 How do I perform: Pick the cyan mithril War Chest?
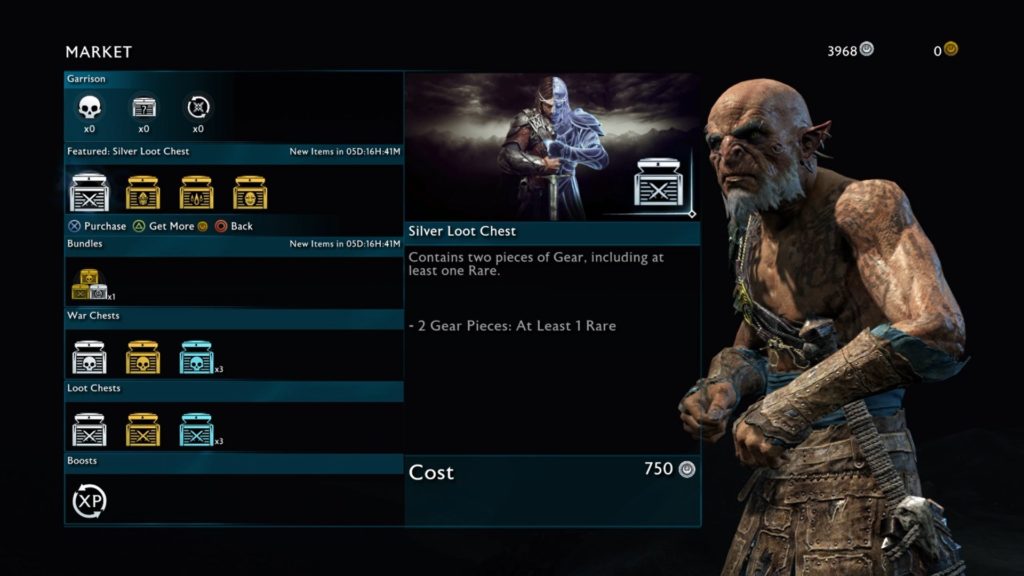pyautogui.click(x=196, y=357)
